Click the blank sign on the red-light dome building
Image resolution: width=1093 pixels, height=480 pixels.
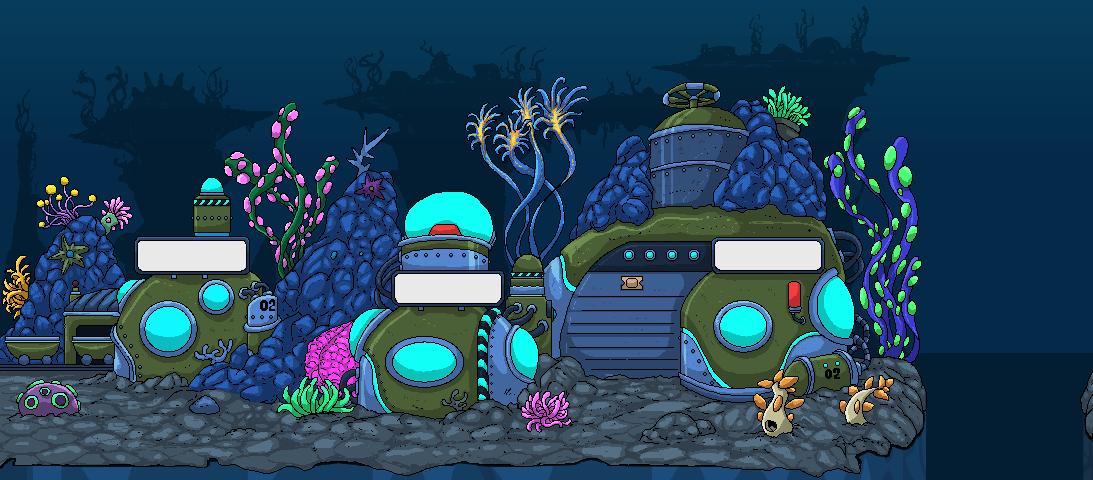point(448,288)
